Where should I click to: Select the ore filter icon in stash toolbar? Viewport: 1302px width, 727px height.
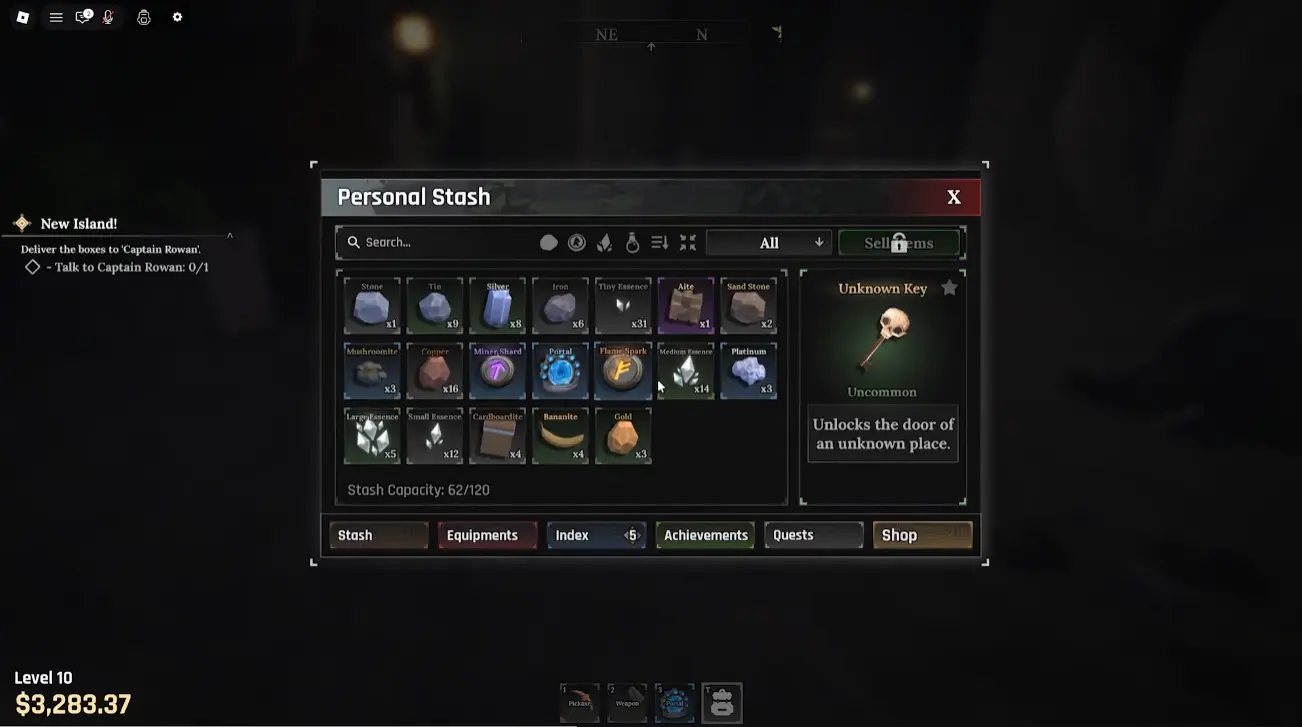tap(548, 242)
